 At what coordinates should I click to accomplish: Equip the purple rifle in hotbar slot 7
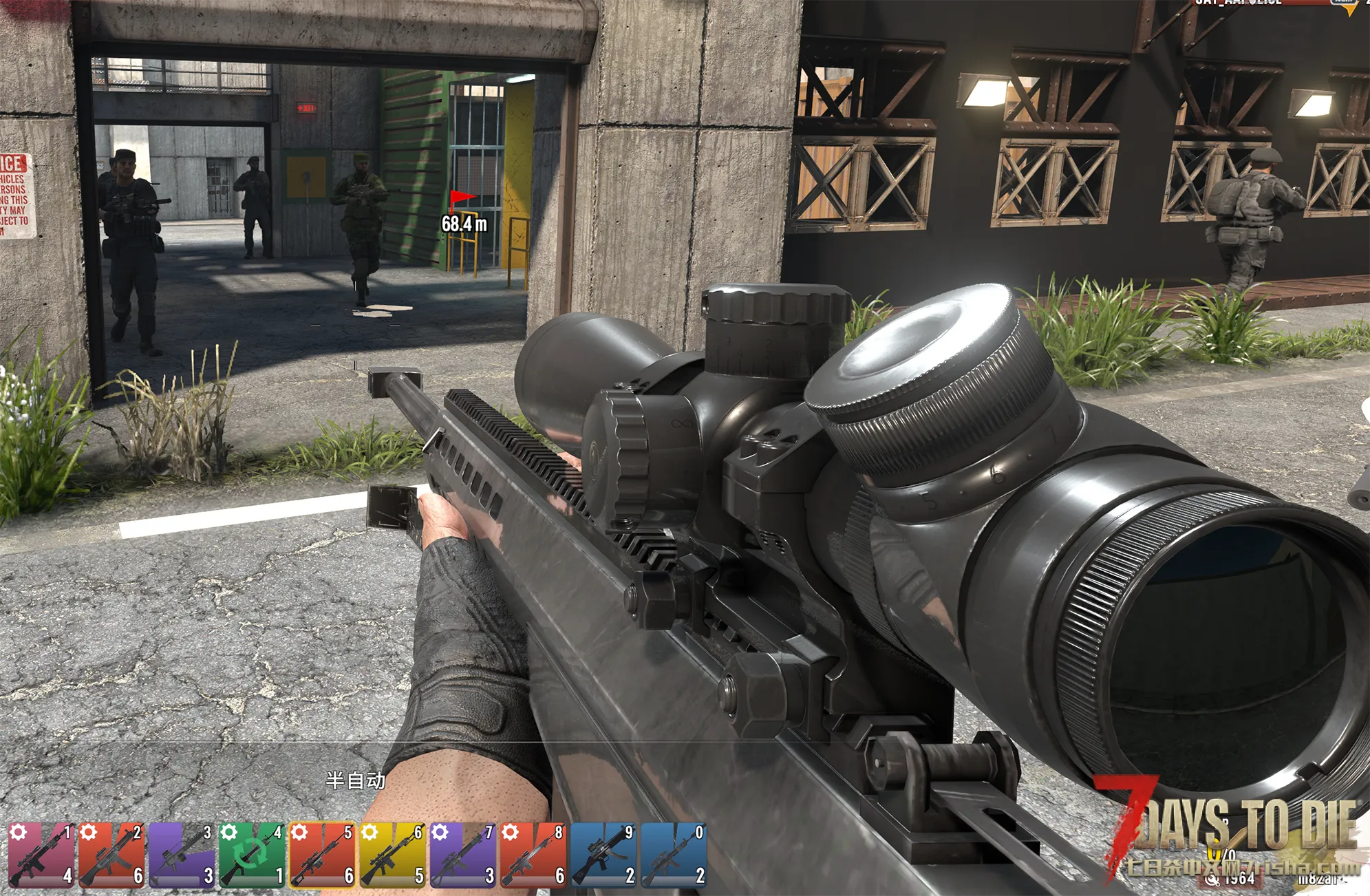(x=462, y=855)
